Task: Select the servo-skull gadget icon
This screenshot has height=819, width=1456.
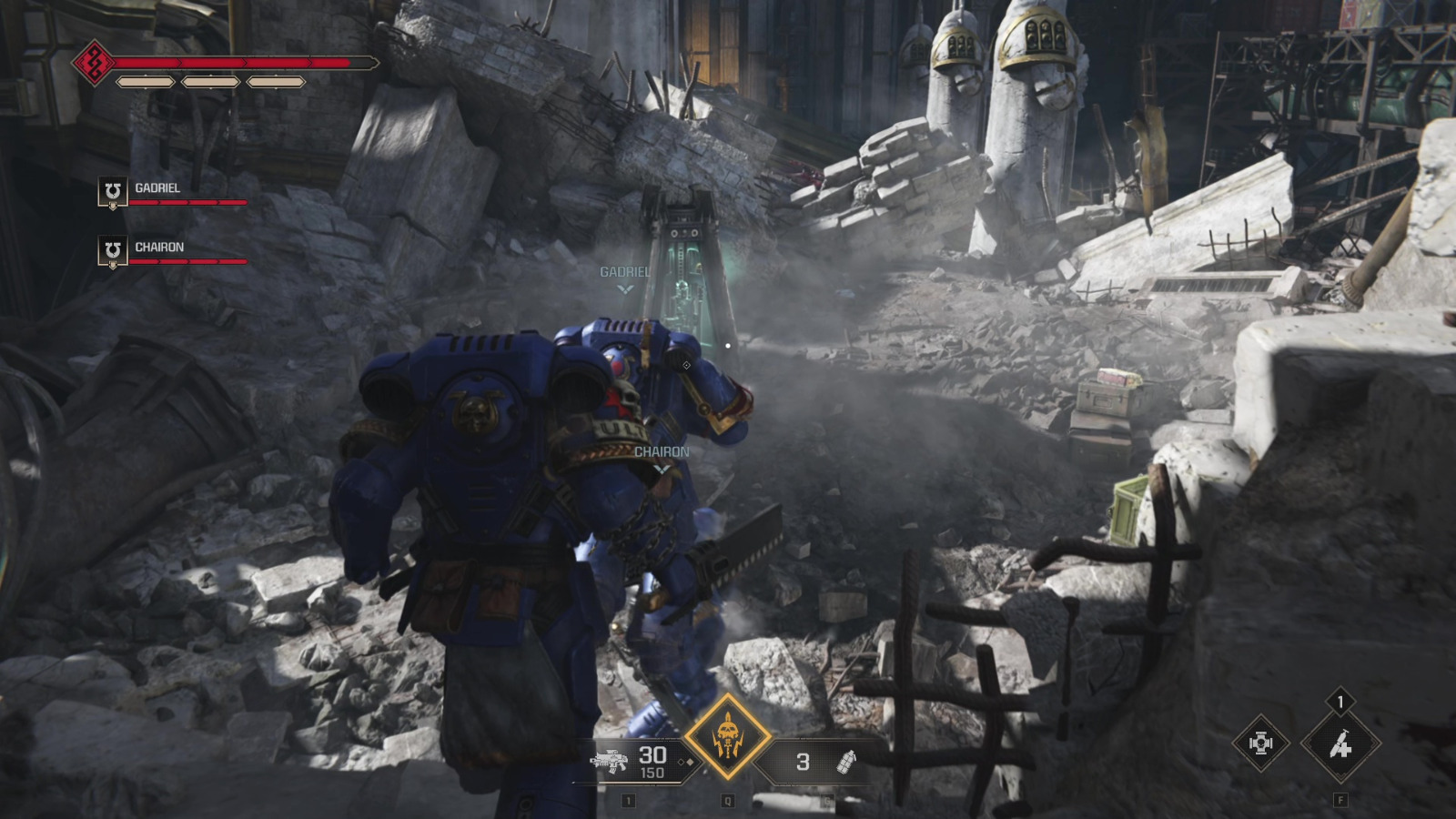Action: tap(1261, 743)
